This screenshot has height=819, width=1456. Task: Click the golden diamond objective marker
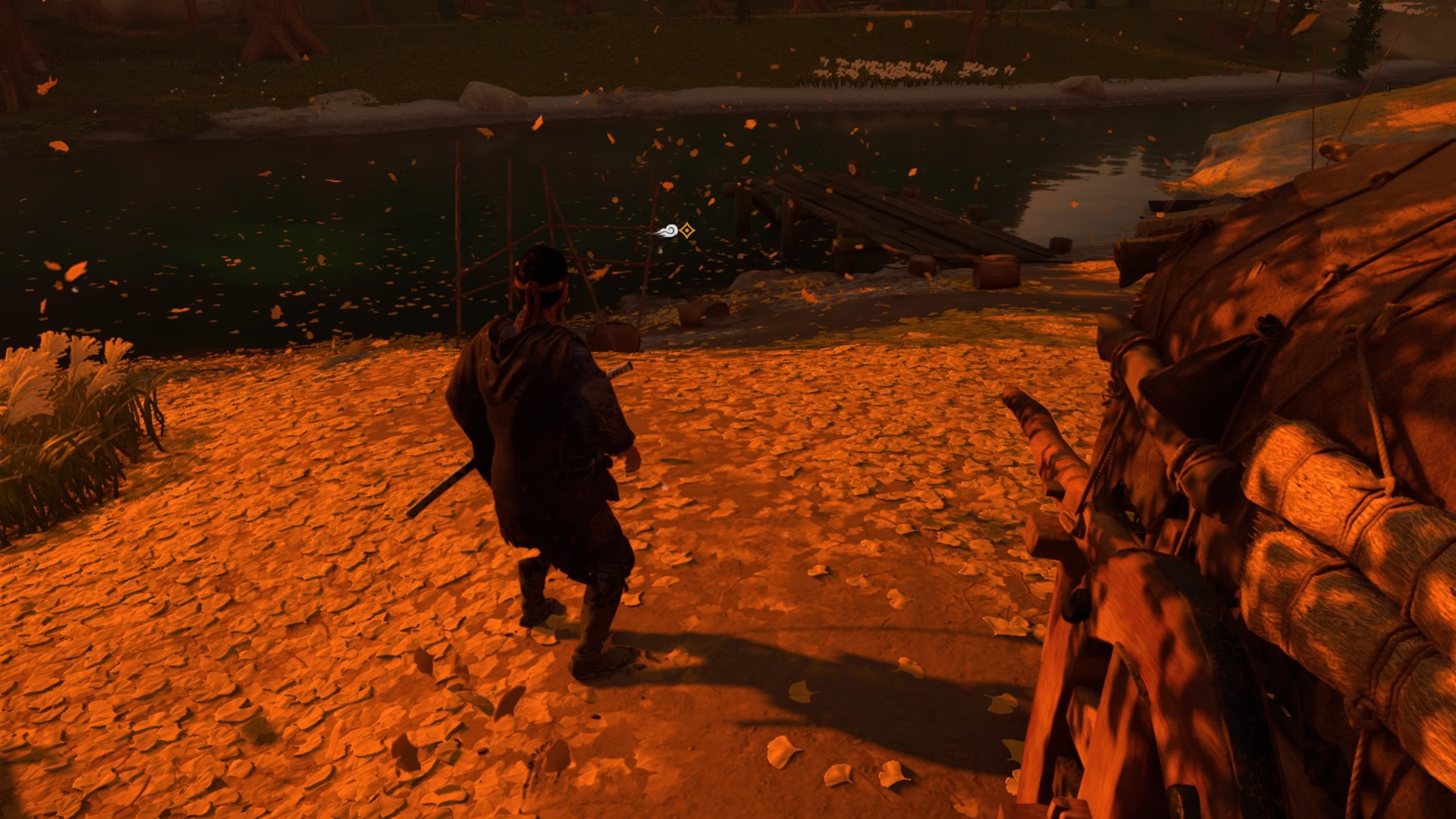pyautogui.click(x=687, y=231)
